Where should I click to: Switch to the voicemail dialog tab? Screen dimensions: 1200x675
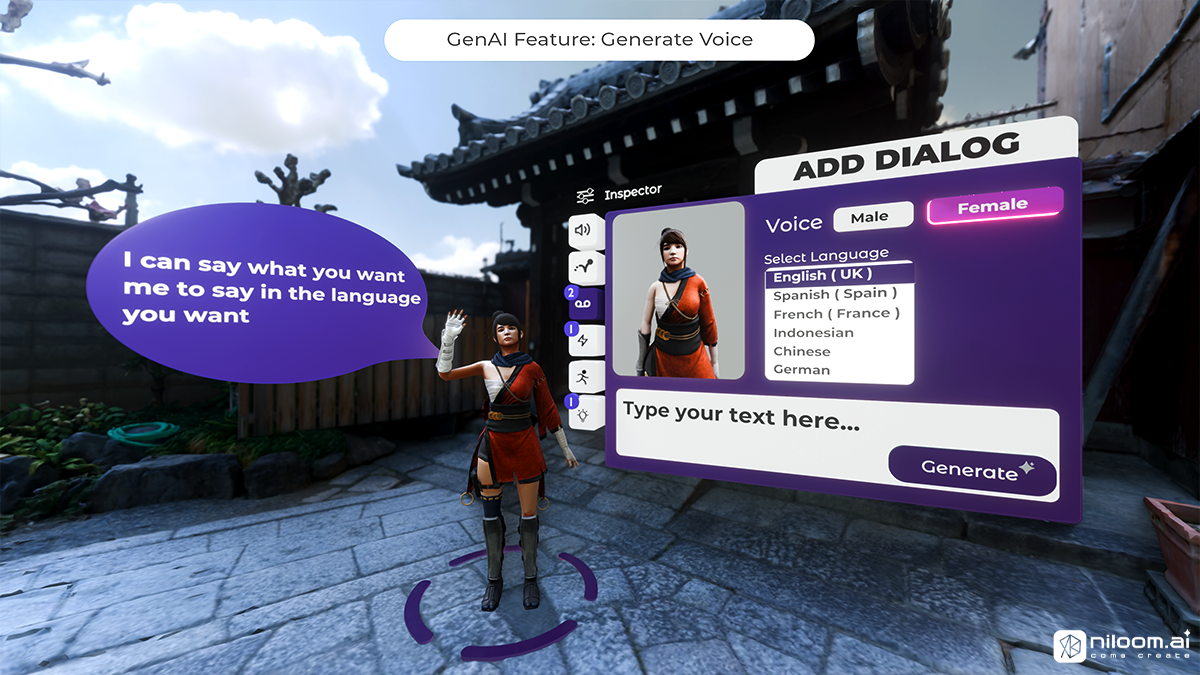pyautogui.click(x=585, y=304)
